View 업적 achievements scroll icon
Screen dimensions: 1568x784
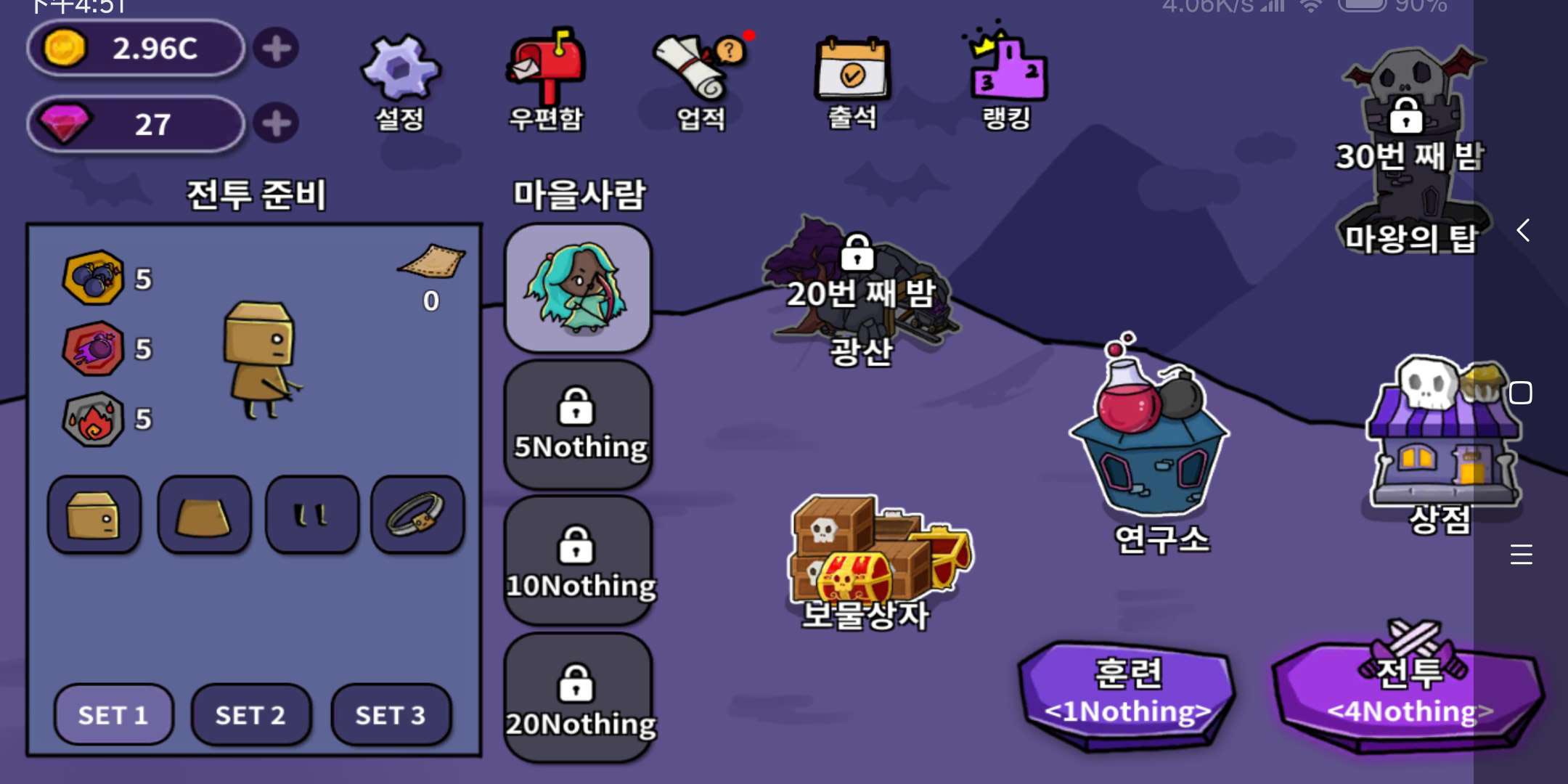(697, 73)
